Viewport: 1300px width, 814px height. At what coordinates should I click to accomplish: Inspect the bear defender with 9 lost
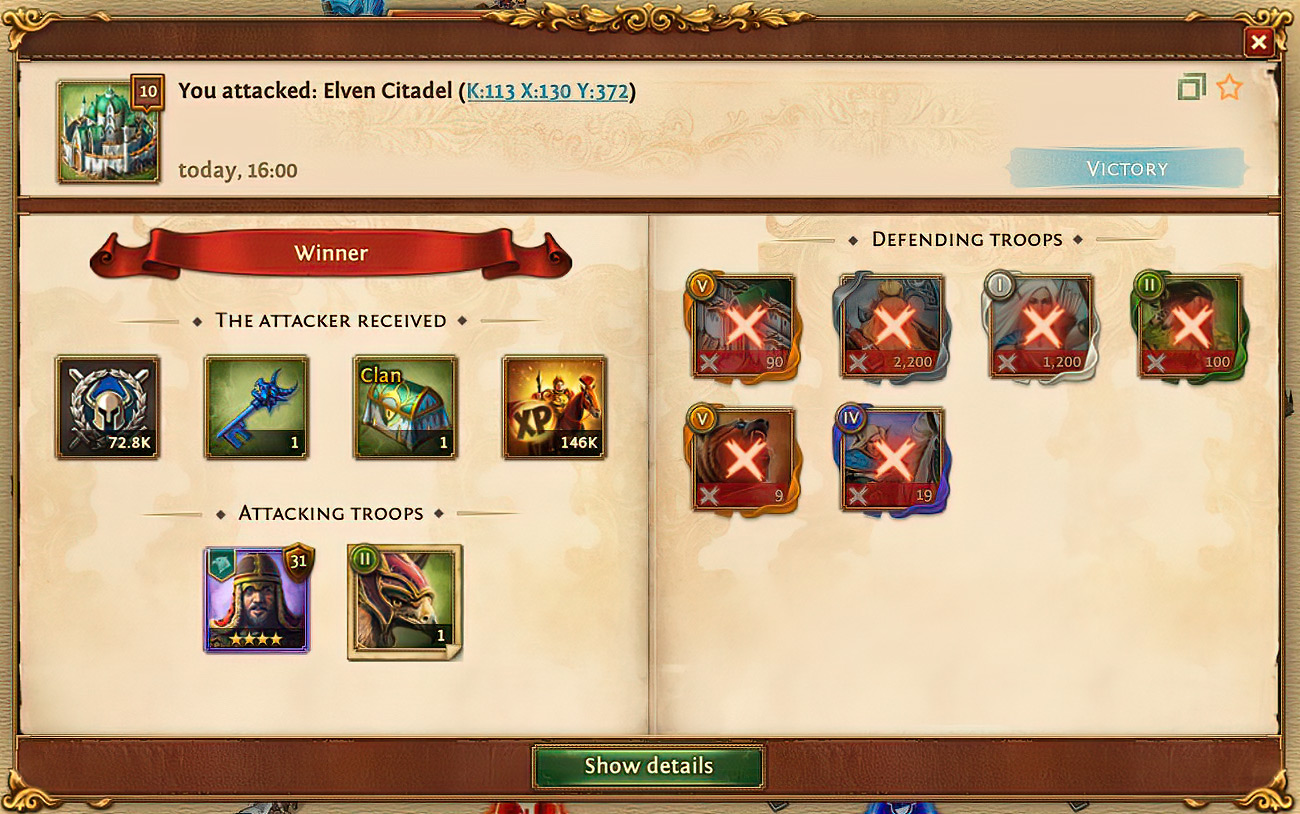743,459
